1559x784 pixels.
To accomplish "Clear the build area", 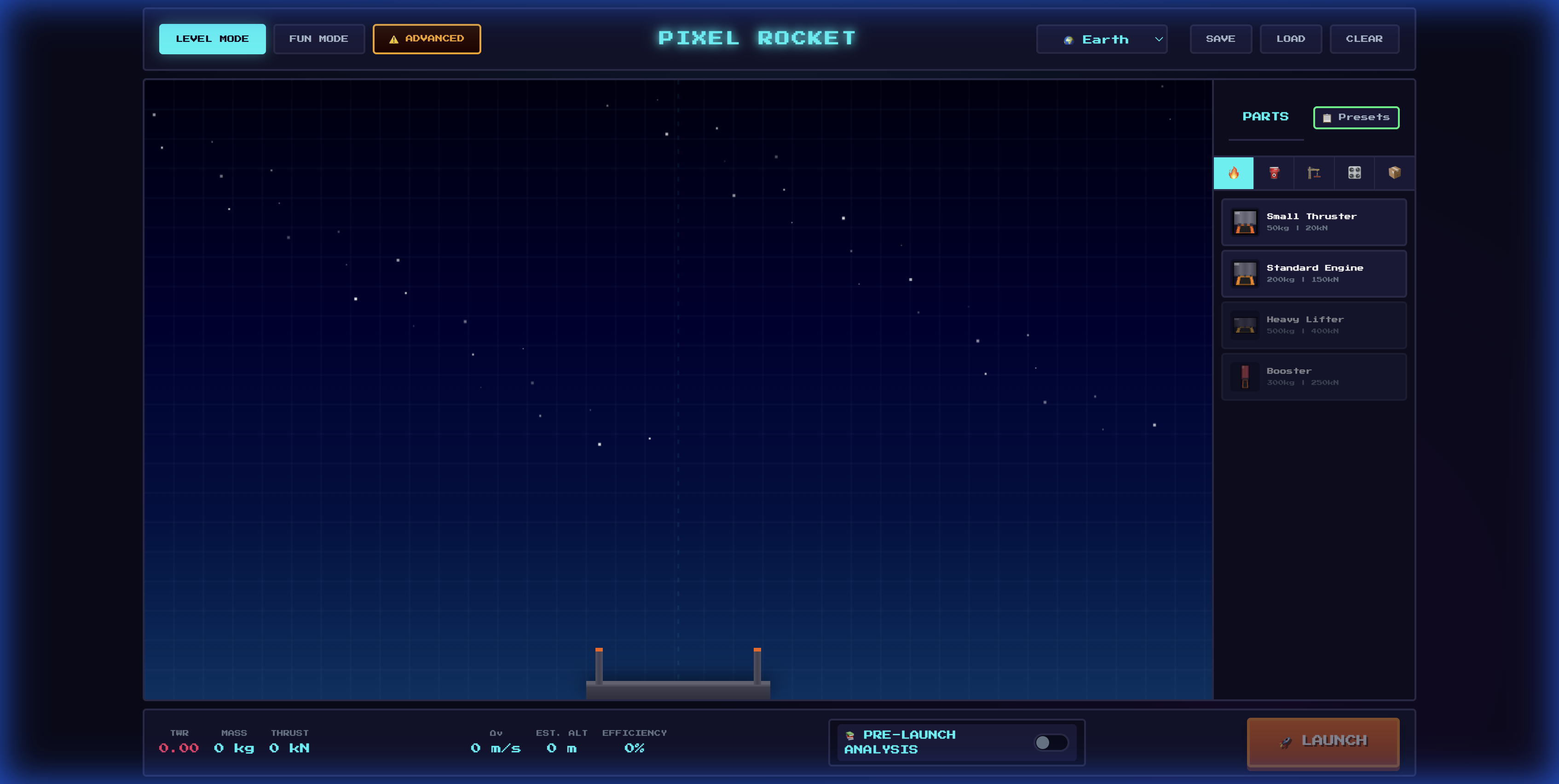I will point(1363,39).
